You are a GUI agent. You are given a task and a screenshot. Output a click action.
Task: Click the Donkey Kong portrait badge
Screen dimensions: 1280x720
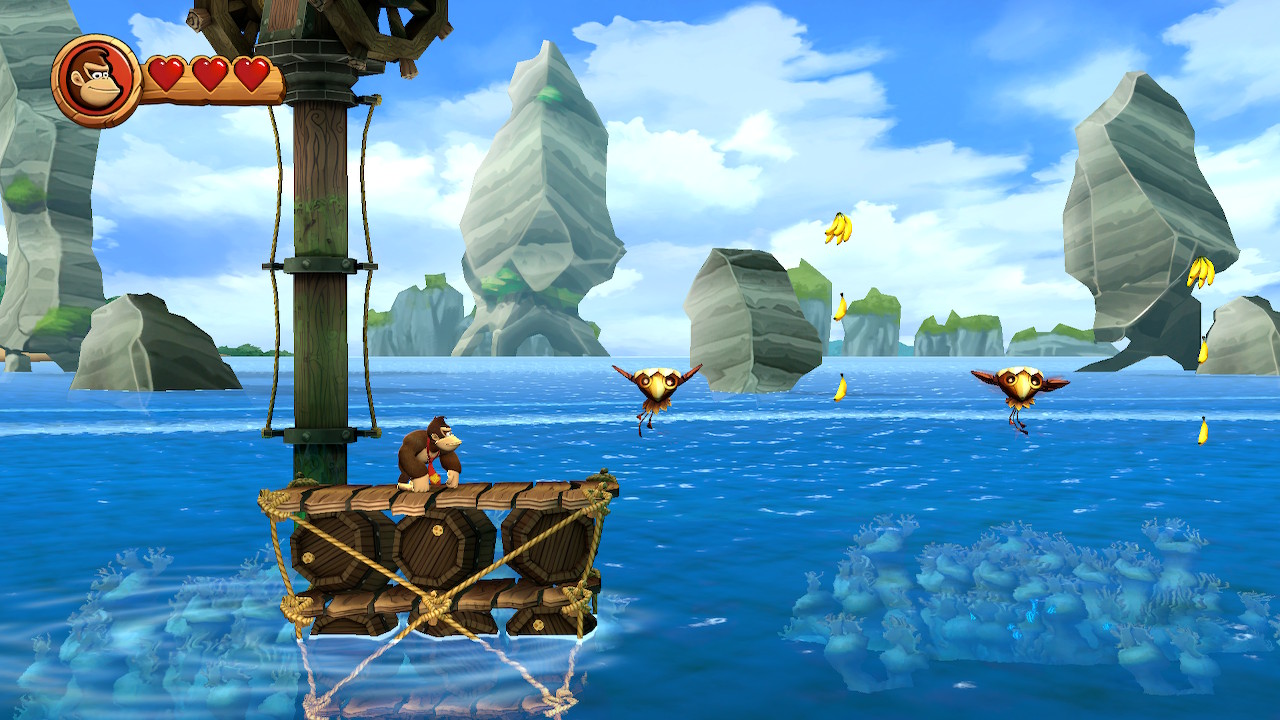click(x=96, y=81)
